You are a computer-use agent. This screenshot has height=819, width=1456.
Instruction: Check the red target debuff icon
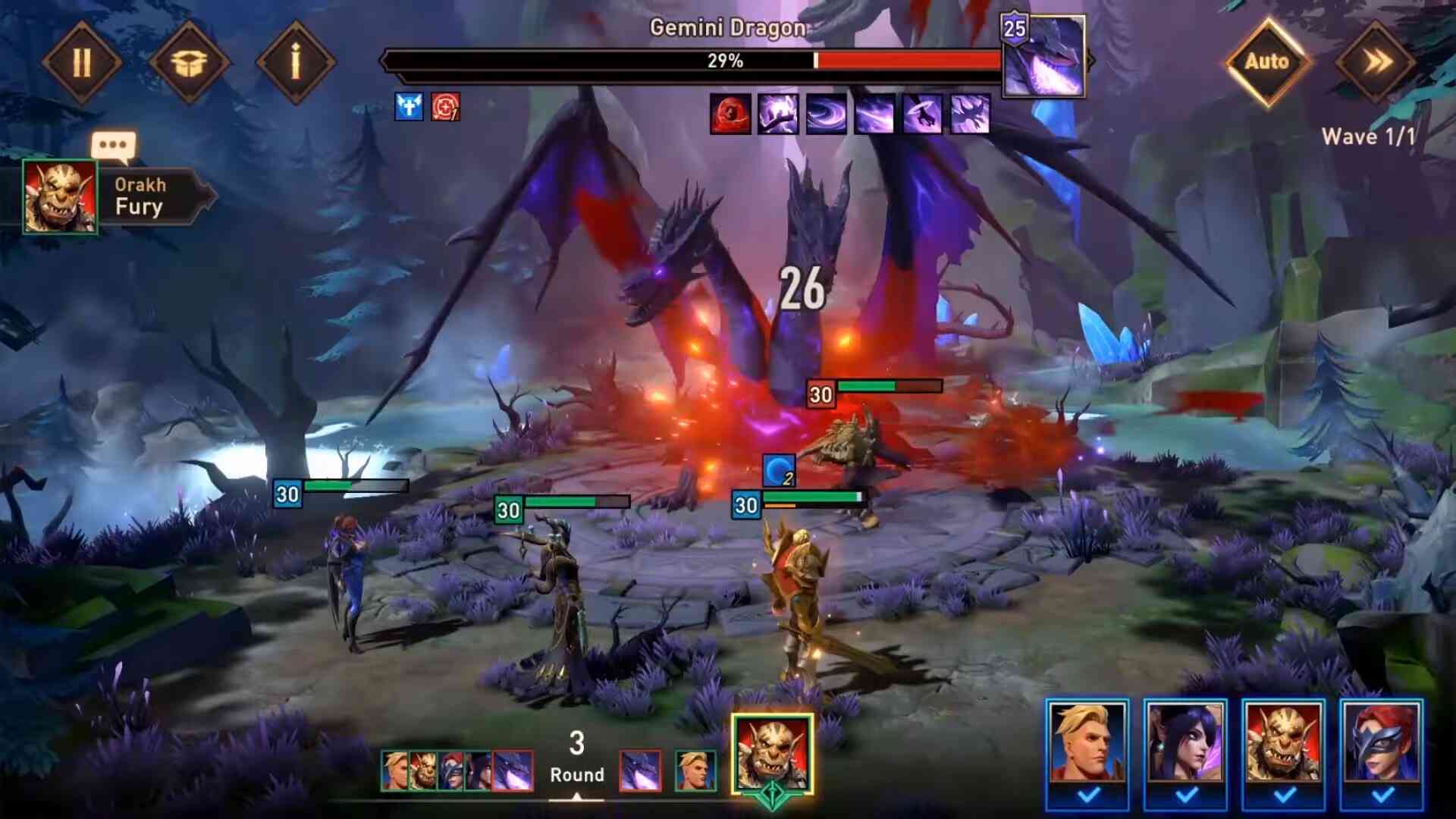click(445, 107)
